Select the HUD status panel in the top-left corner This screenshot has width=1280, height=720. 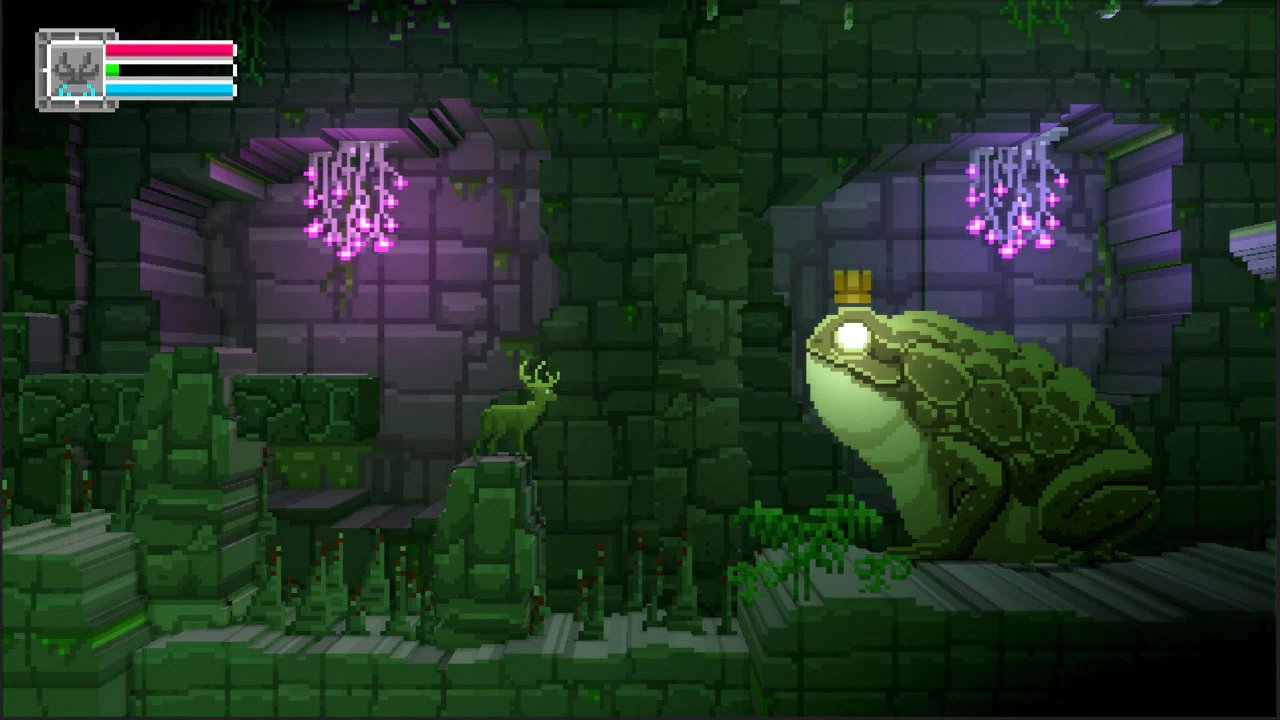tap(135, 66)
